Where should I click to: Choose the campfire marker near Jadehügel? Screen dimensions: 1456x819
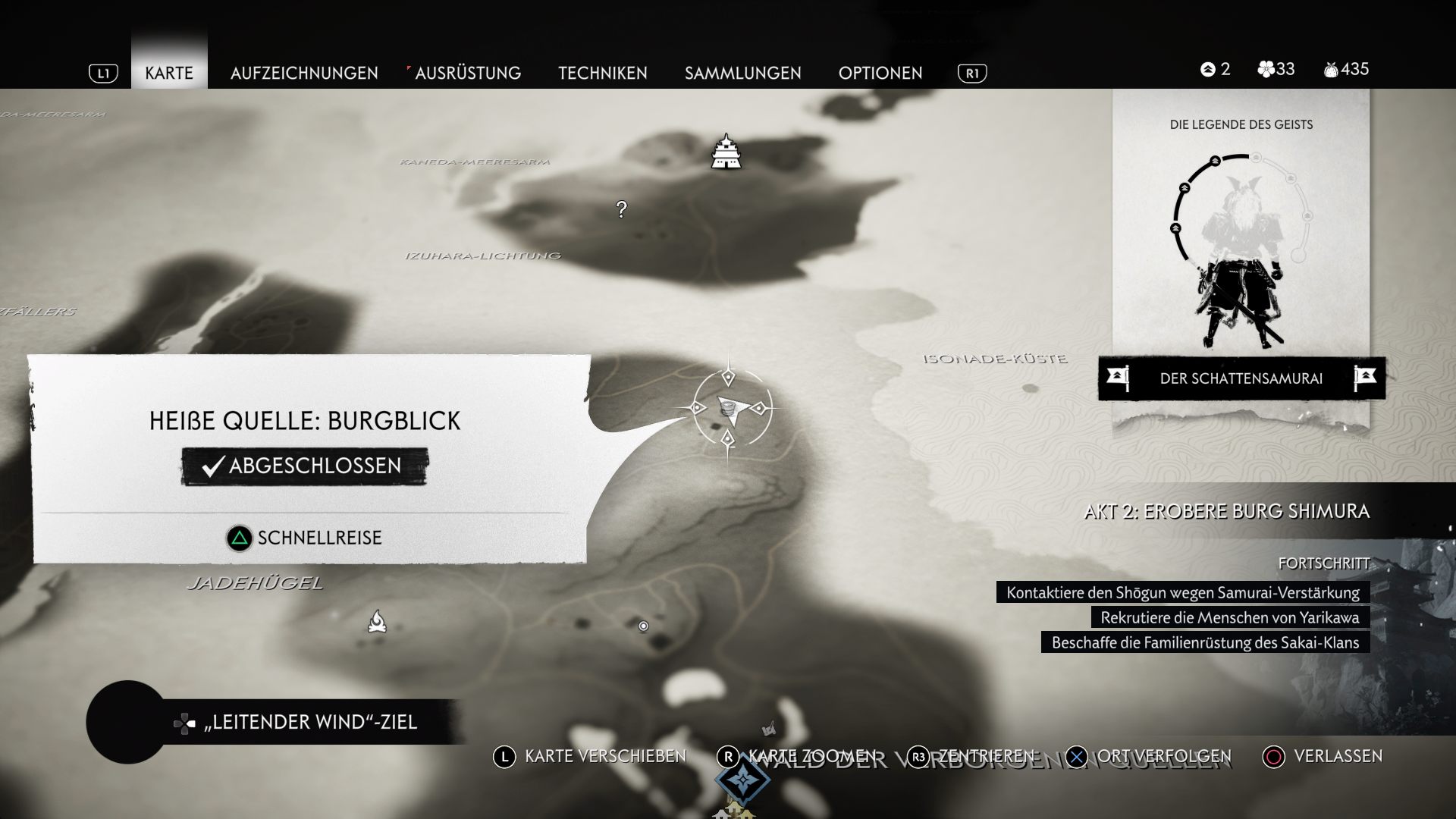[x=377, y=622]
